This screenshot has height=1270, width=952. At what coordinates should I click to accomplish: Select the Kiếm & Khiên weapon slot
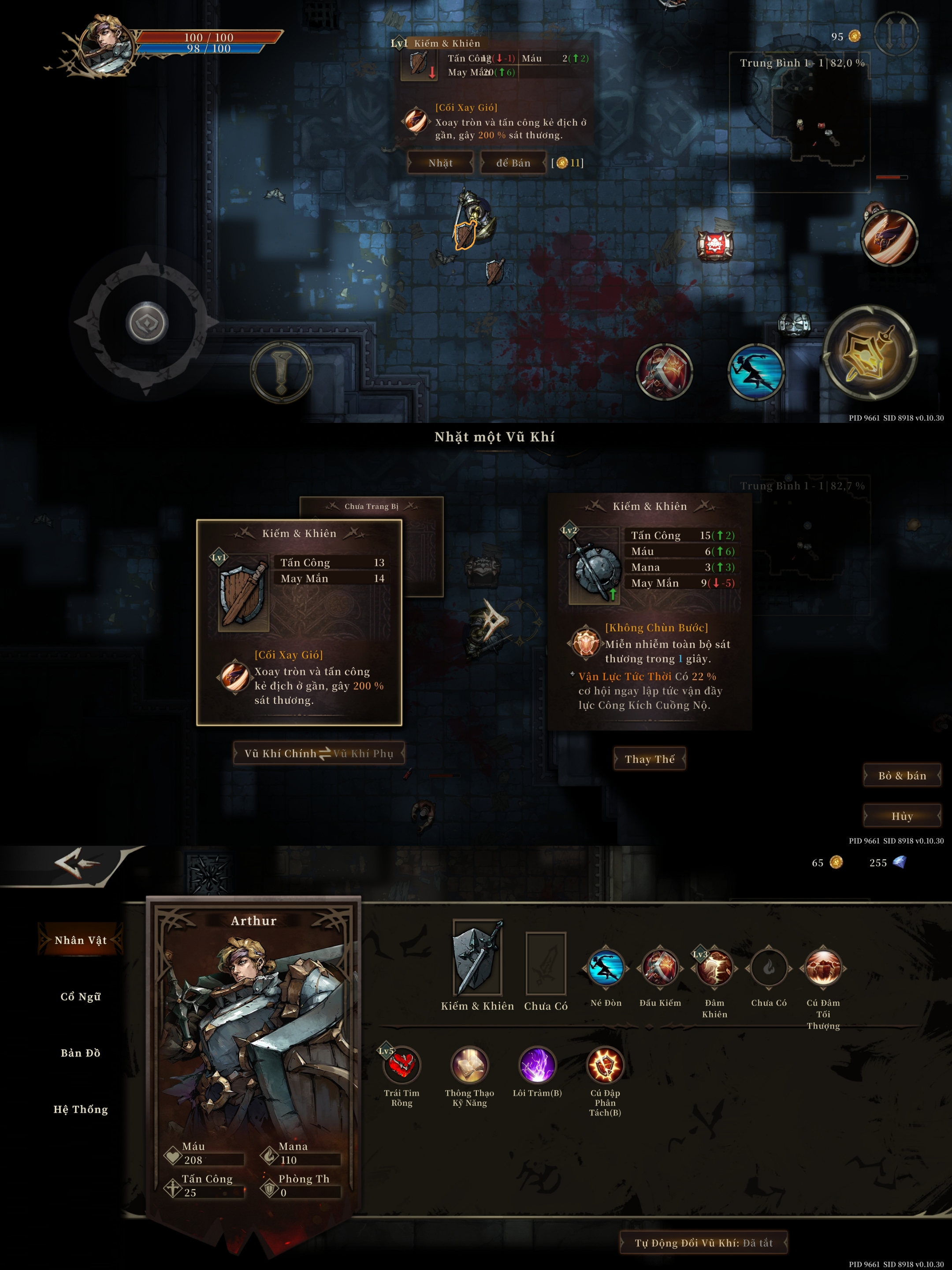(477, 958)
